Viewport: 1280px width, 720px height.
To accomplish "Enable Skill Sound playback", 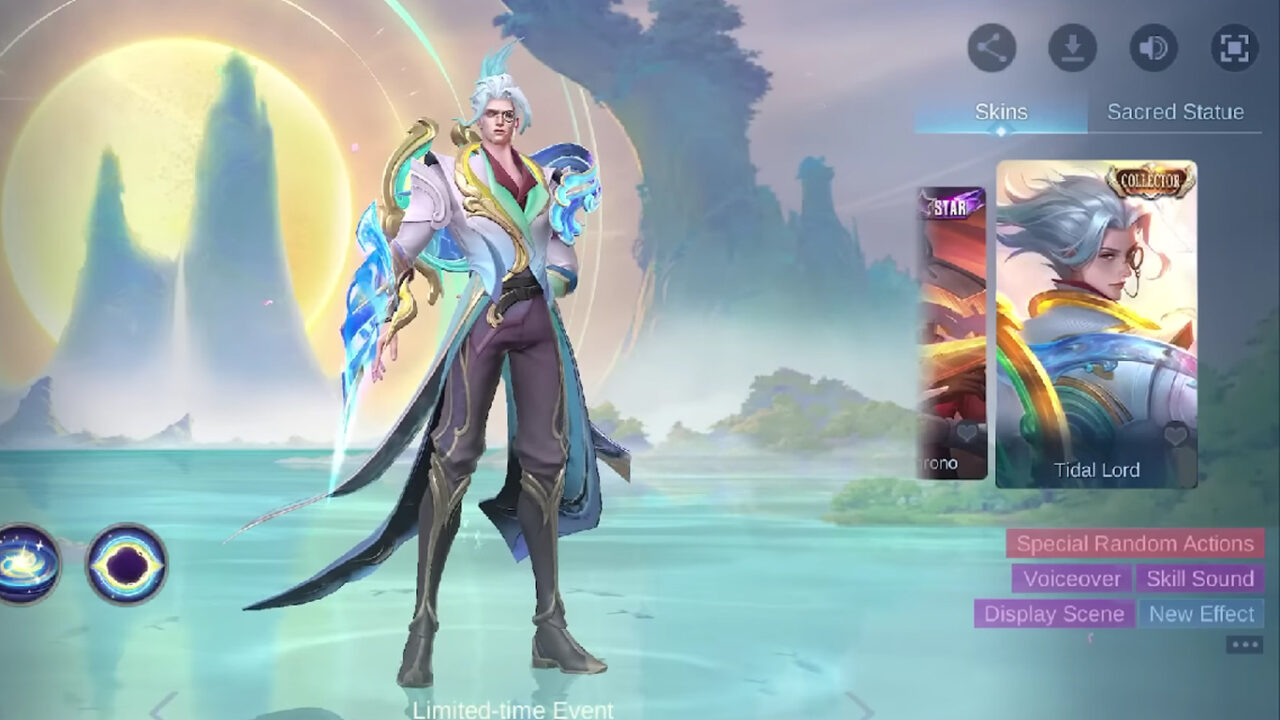I will [x=1202, y=579].
